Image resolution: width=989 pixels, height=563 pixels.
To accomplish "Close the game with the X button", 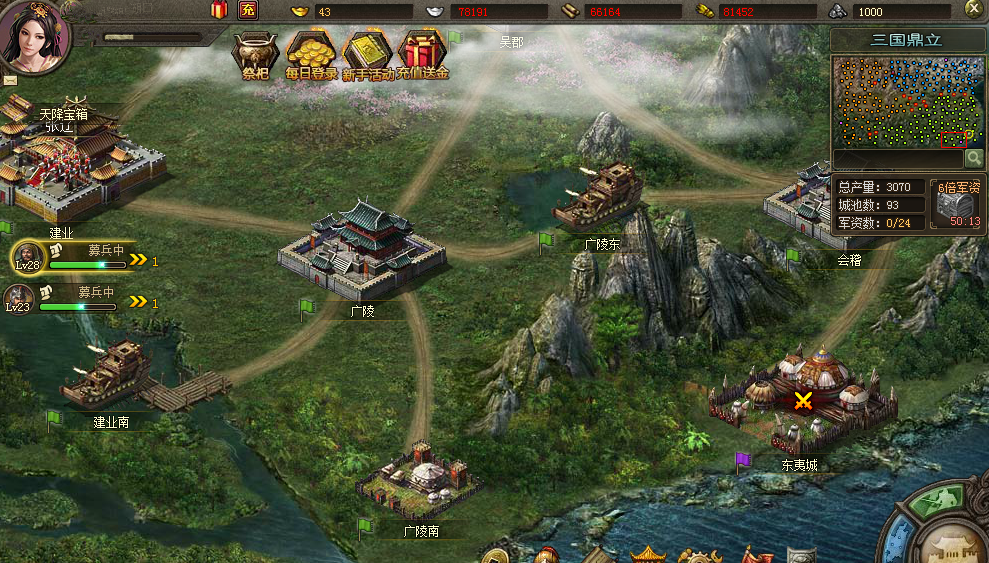I will click(x=973, y=9).
